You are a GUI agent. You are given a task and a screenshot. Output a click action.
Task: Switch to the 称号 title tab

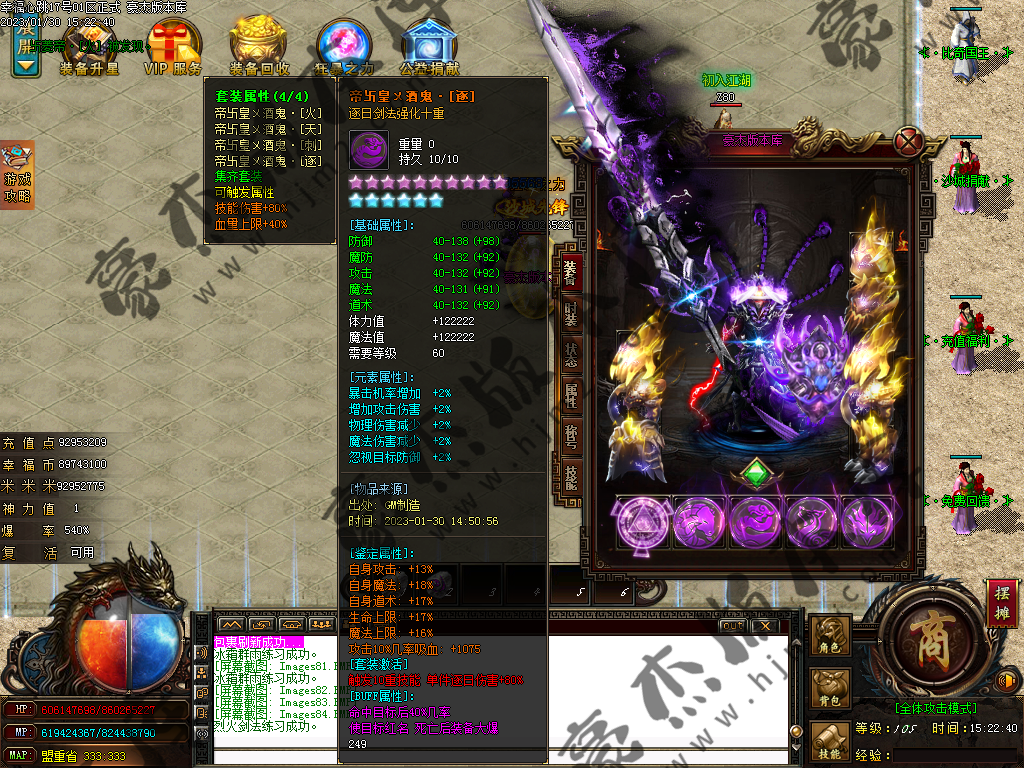pos(570,434)
